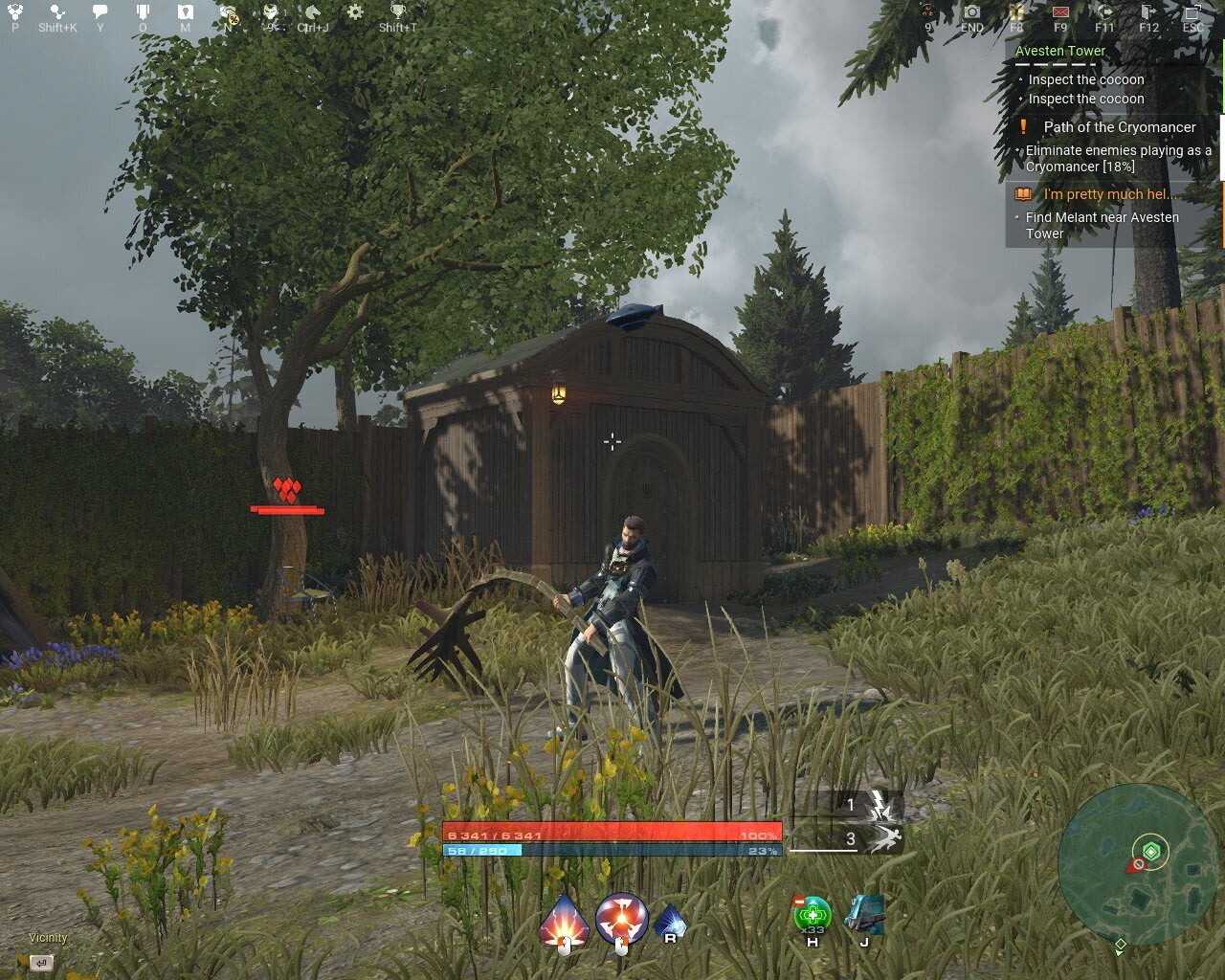
Task: Open chat with the Y speech bubble icon
Action: [x=99, y=10]
